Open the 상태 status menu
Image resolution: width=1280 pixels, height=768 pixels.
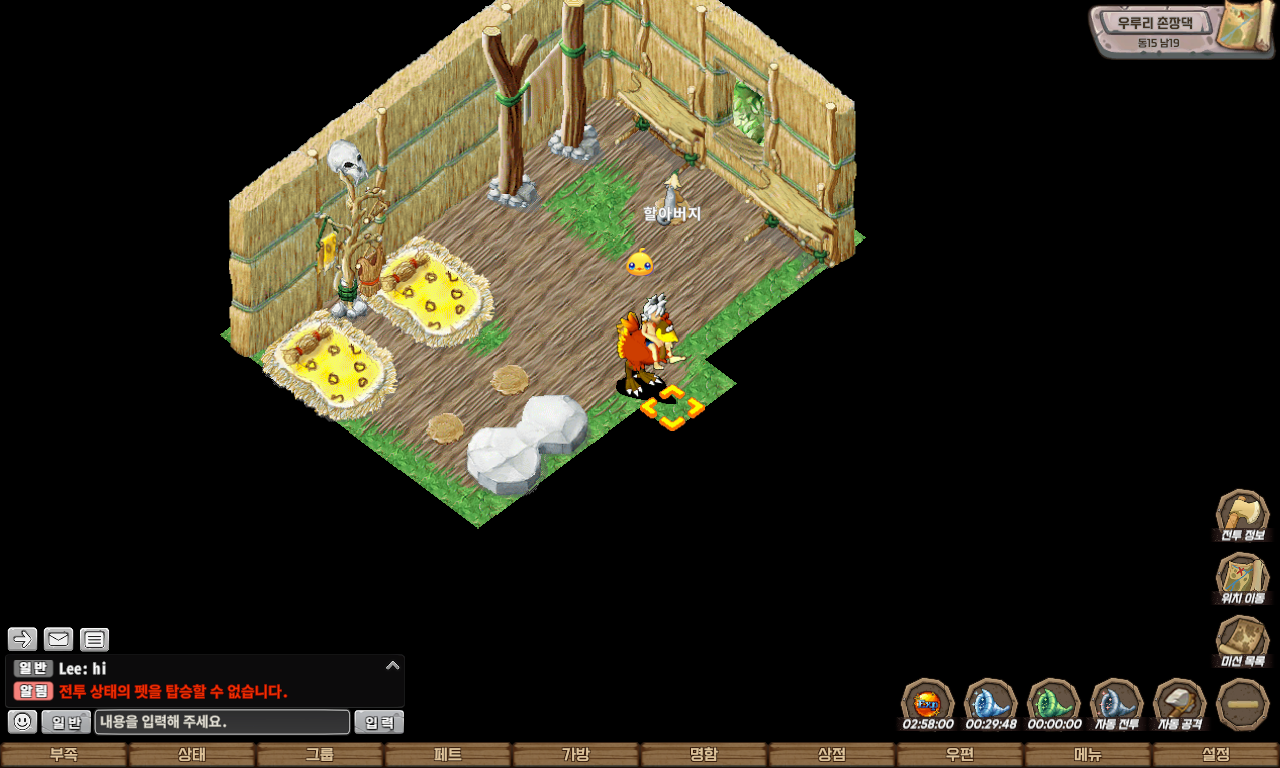[x=192, y=755]
